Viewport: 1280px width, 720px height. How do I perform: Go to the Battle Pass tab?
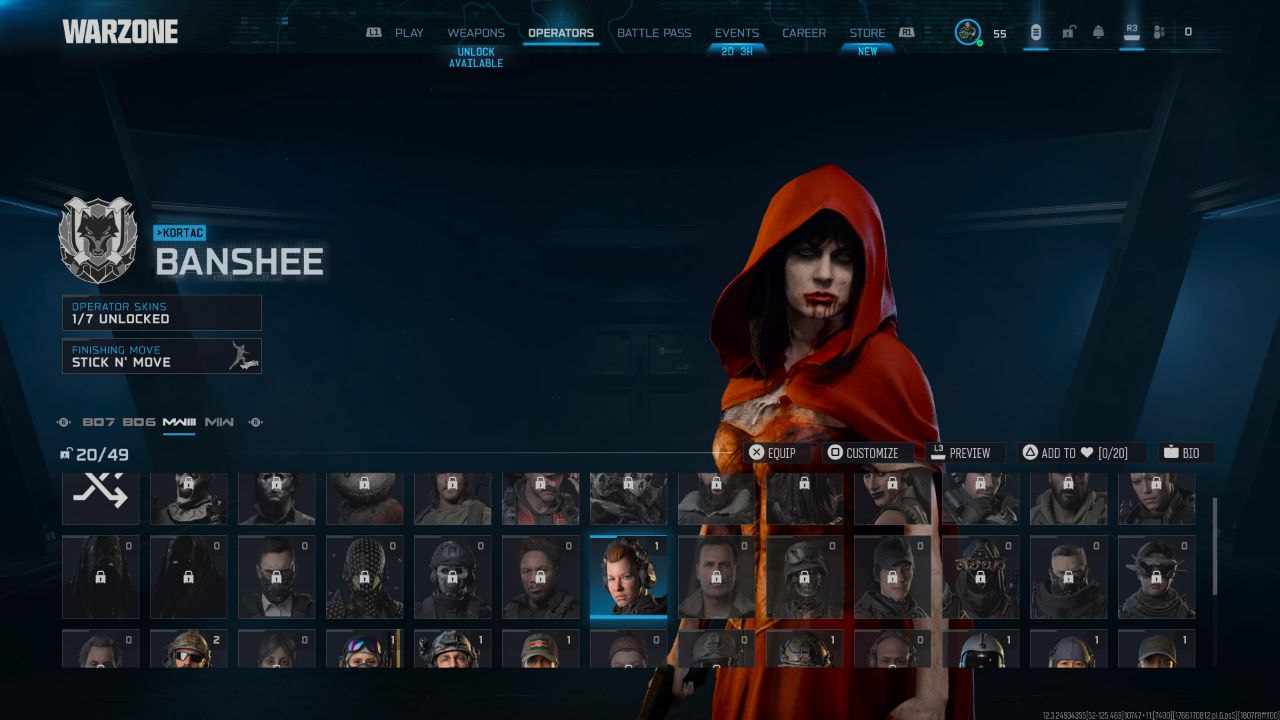point(654,33)
